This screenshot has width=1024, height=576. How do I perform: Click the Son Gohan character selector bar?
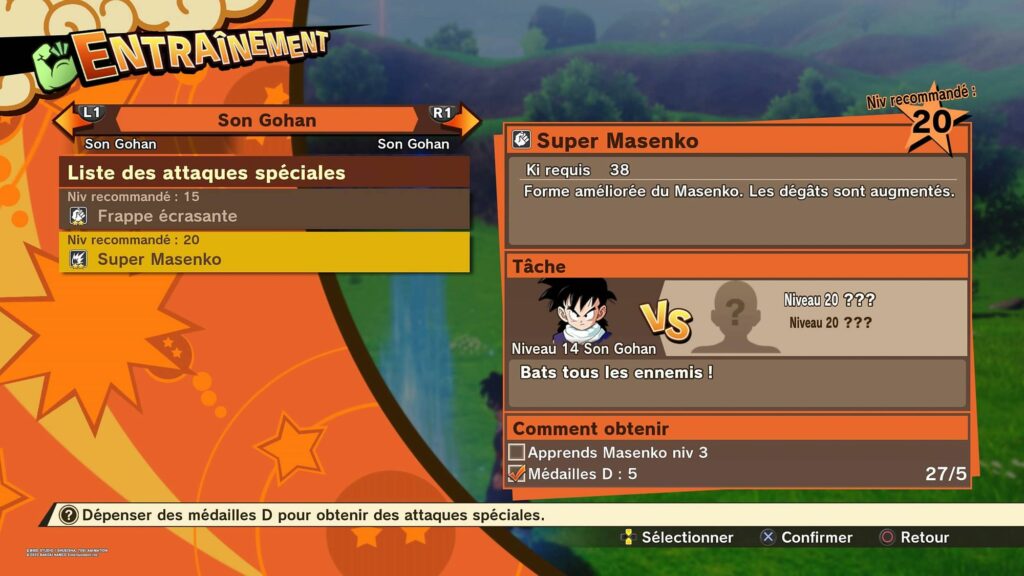tap(266, 120)
